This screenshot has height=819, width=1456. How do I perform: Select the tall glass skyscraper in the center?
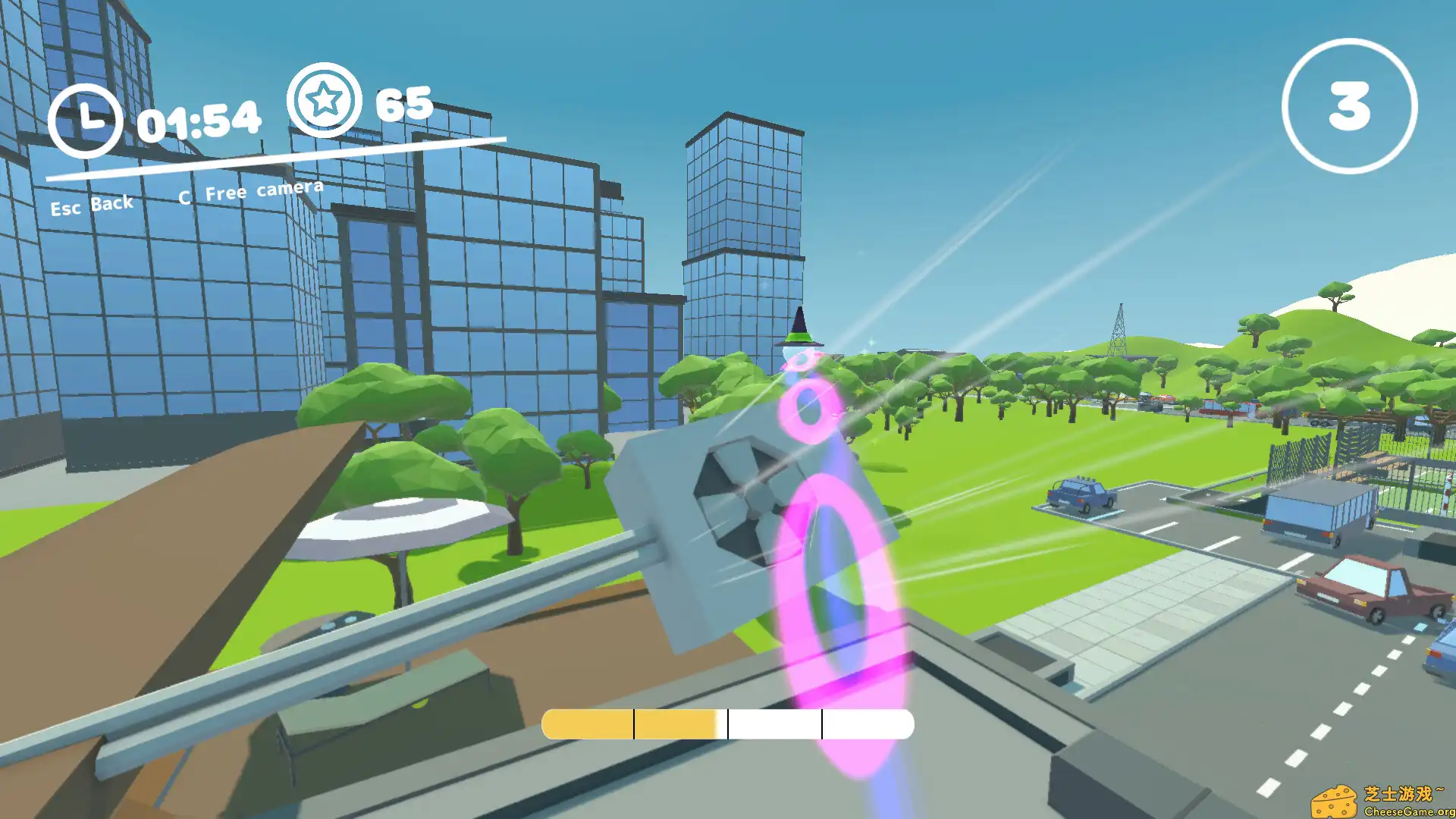point(743,227)
